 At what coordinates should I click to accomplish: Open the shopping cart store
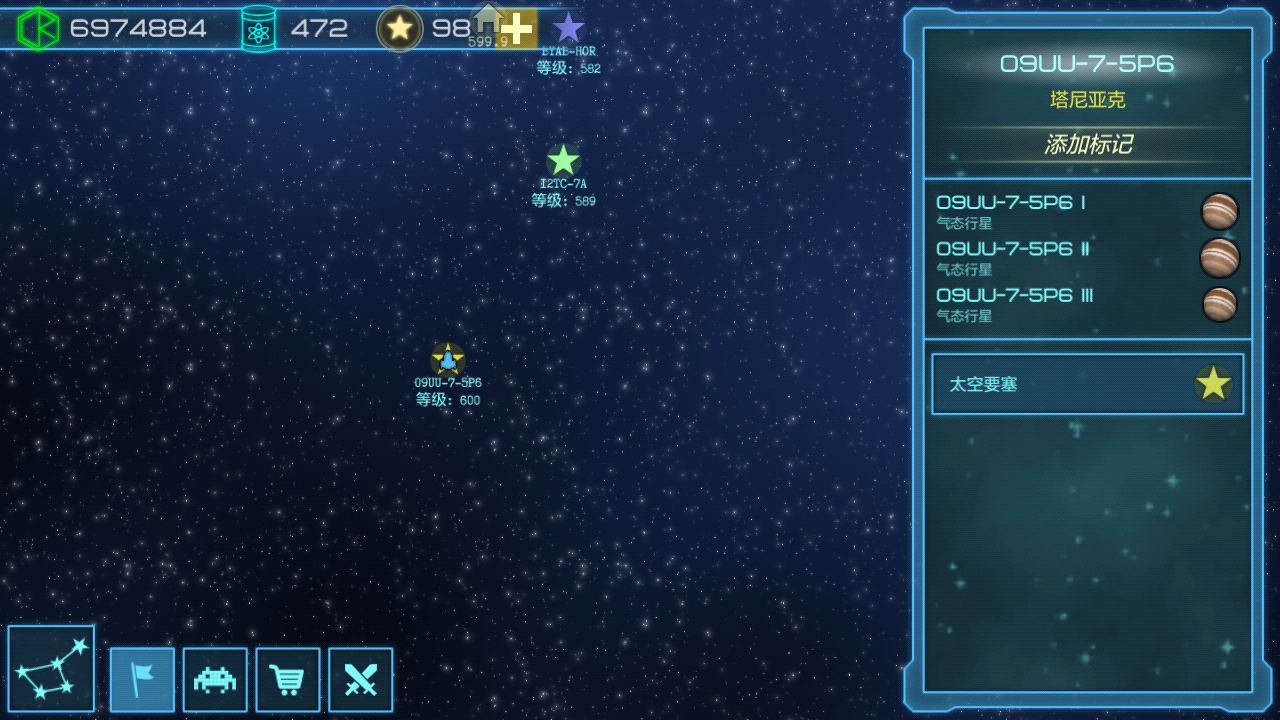coord(288,680)
